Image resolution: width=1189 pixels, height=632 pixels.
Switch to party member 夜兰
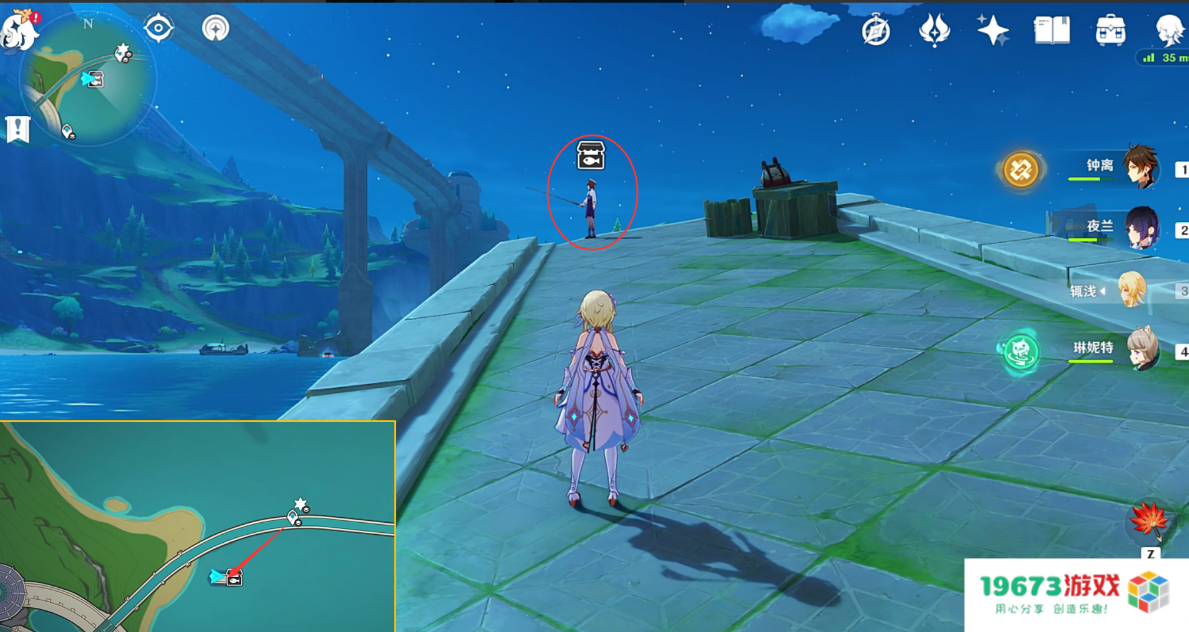(x=1140, y=228)
